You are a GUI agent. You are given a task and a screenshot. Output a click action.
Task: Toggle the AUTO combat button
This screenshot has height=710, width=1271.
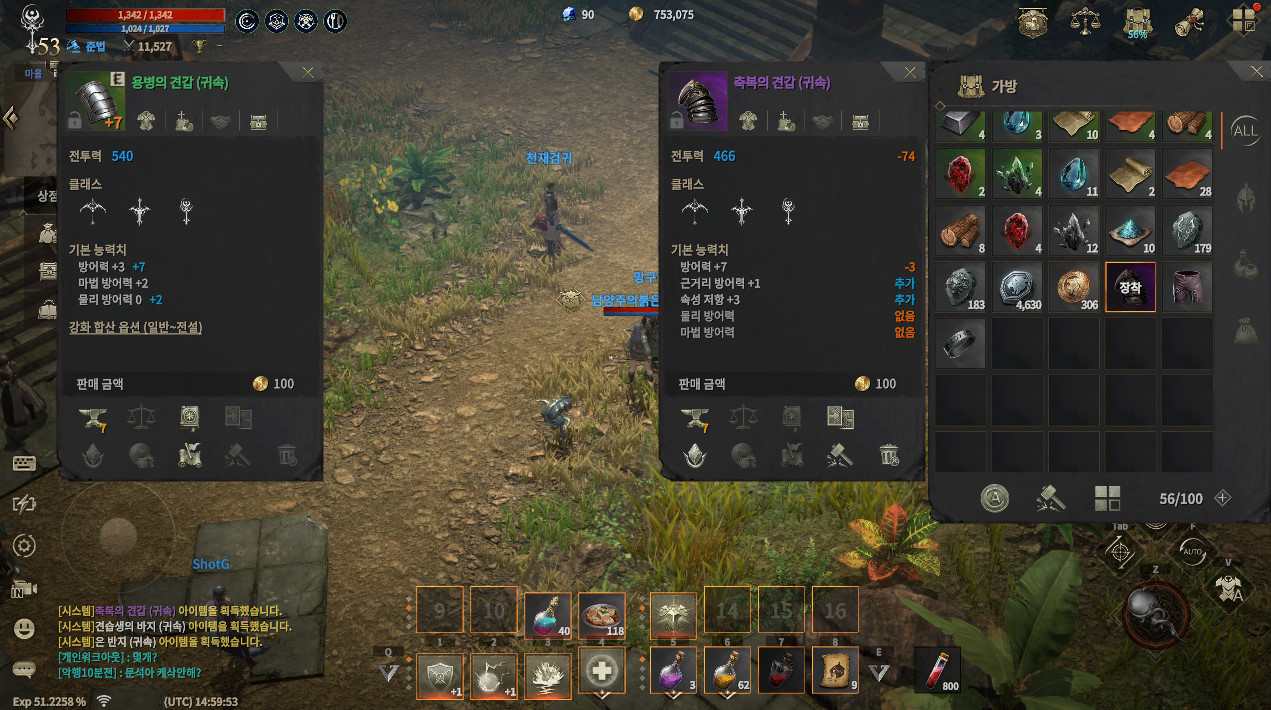1192,551
